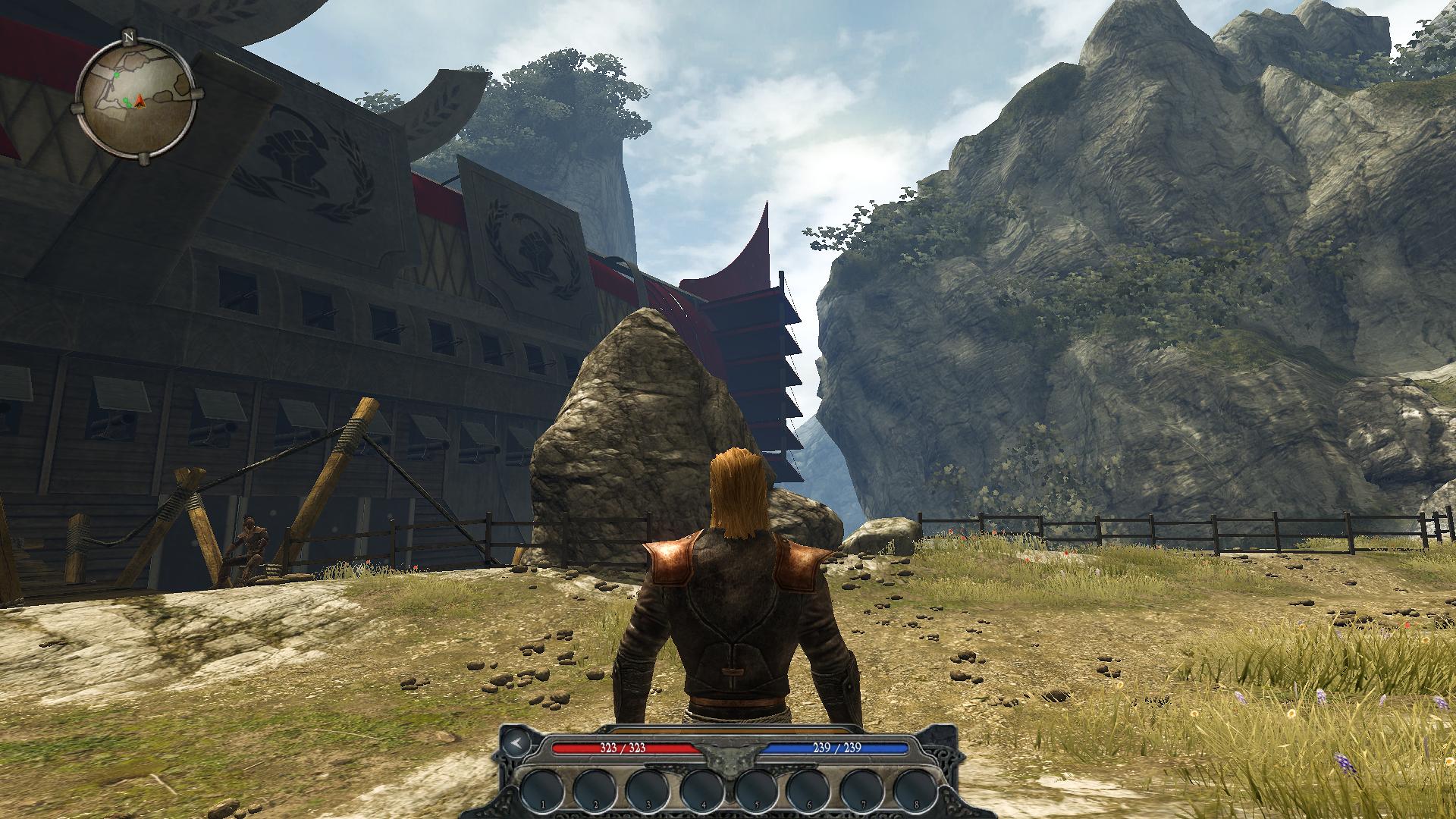Click the red player arrow on the minimap

(x=140, y=101)
